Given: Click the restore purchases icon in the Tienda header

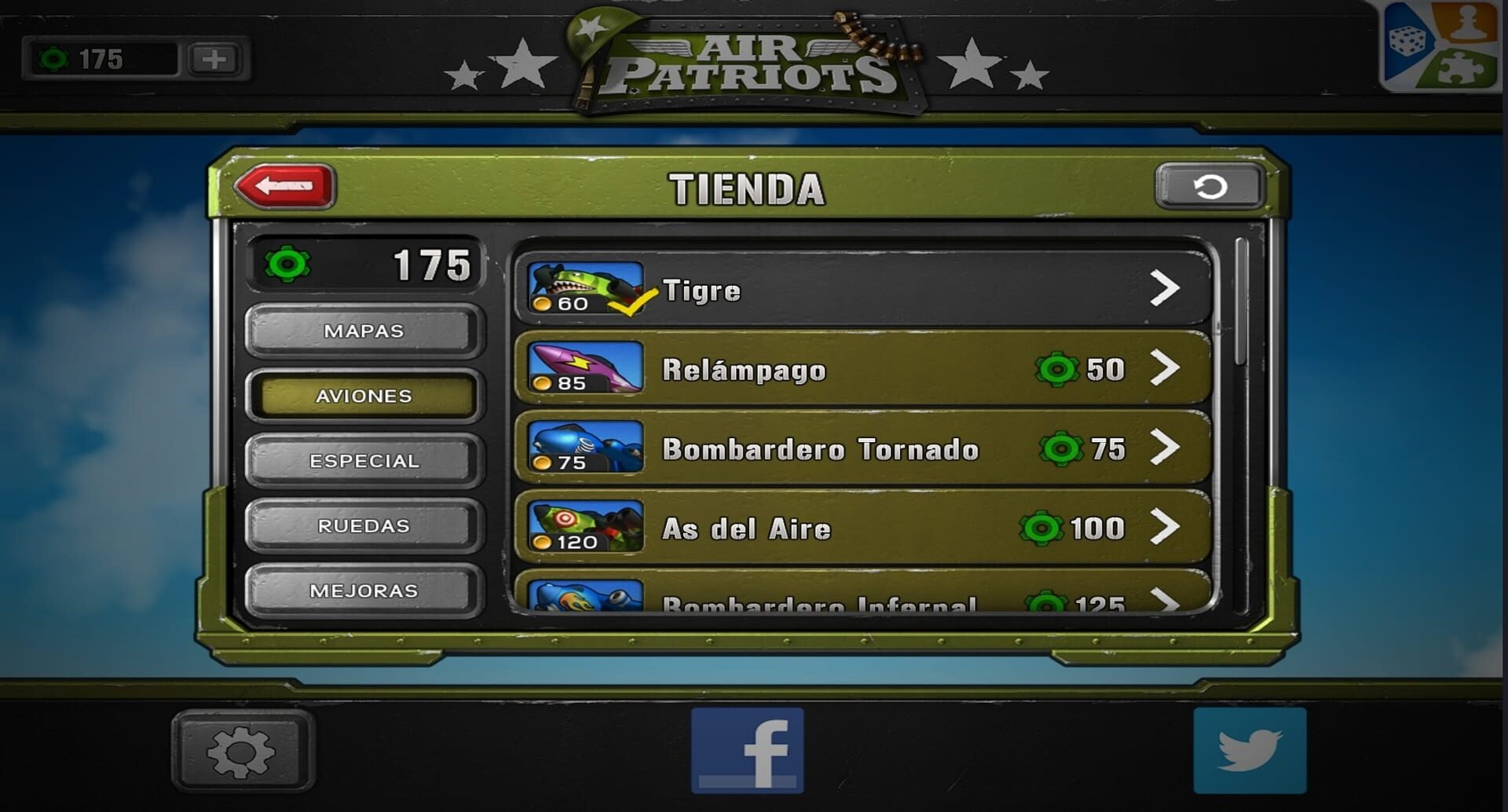Looking at the screenshot, I should click(1212, 186).
